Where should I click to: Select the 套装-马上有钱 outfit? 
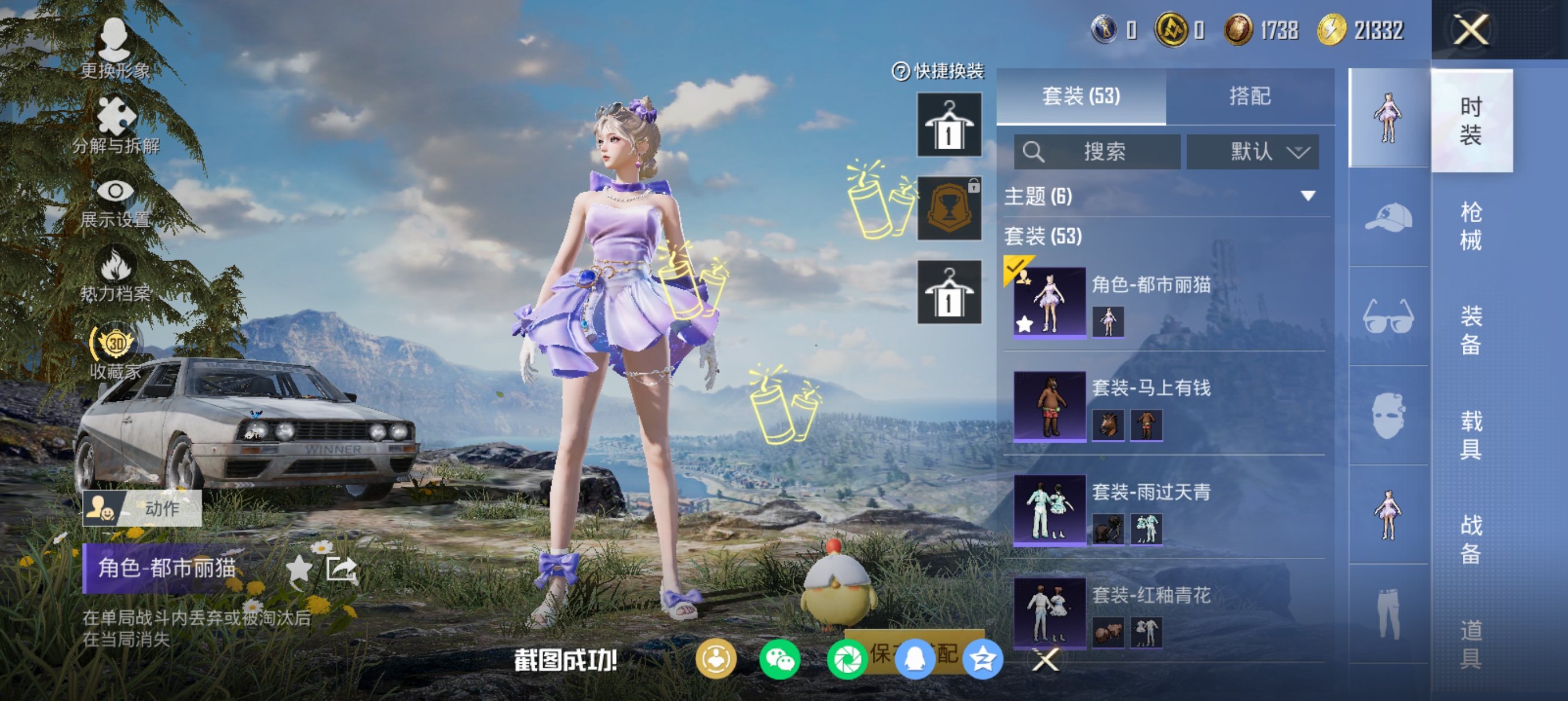[1151, 405]
